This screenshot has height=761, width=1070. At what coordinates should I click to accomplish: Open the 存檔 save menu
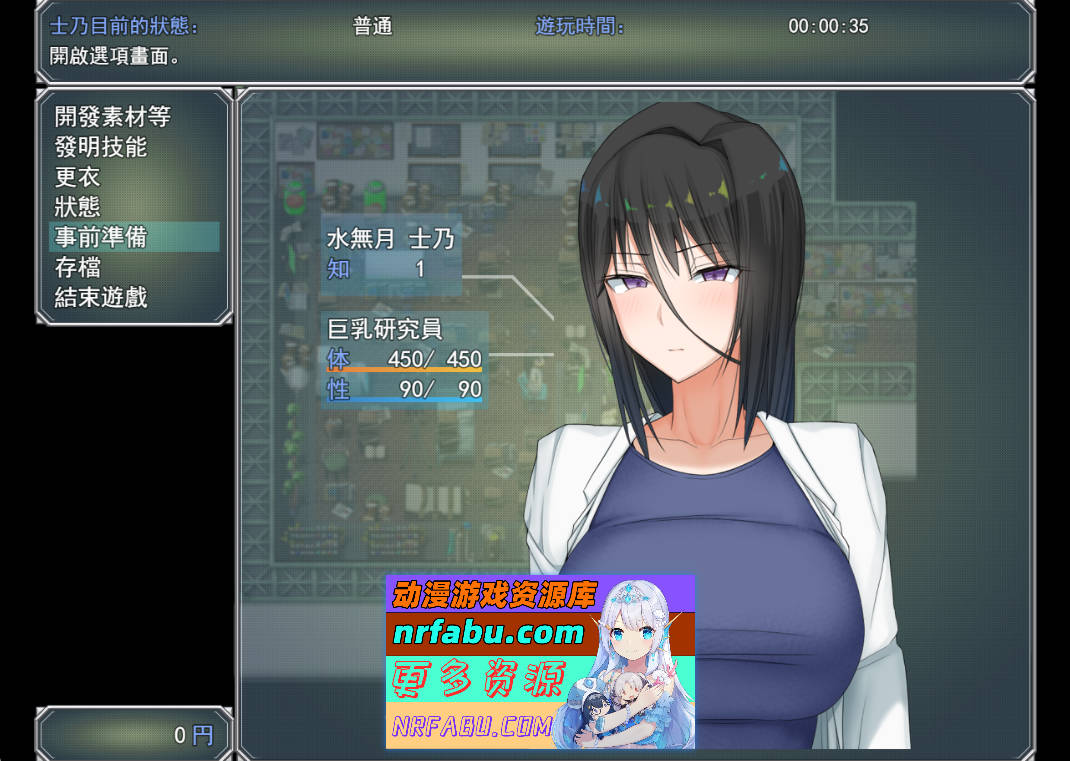(78, 267)
